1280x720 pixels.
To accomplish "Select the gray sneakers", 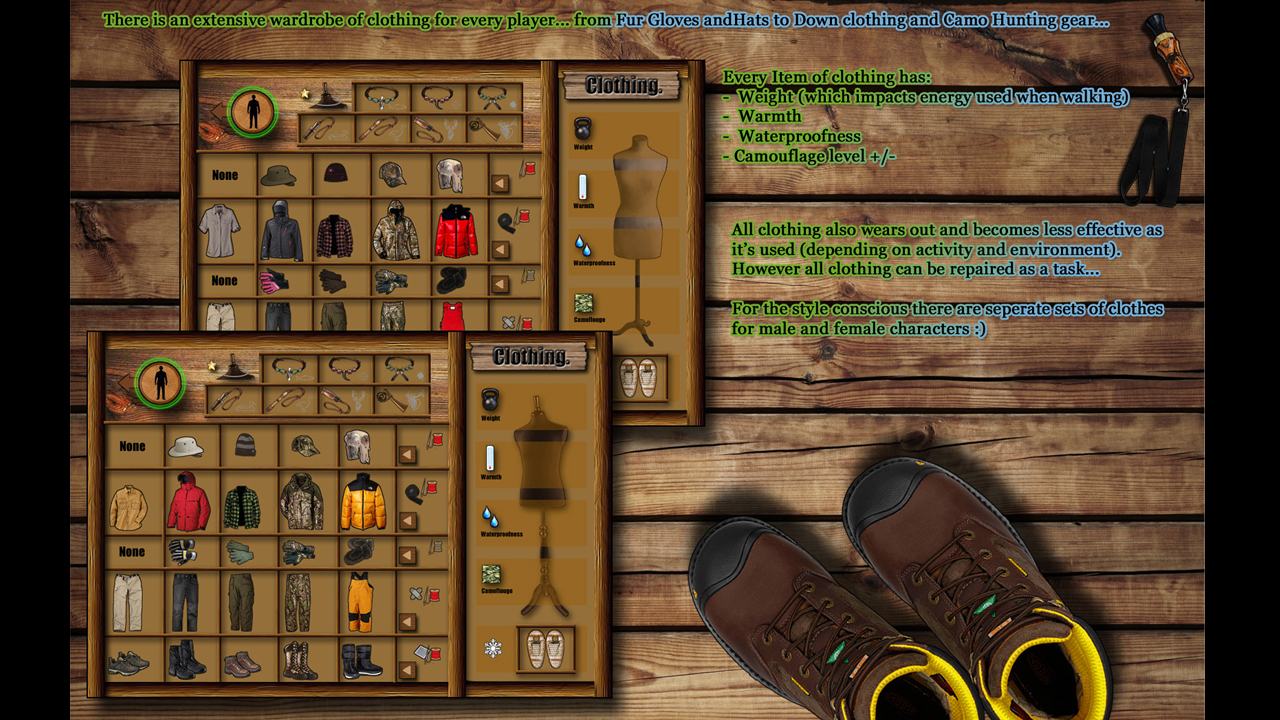I will tap(128, 662).
